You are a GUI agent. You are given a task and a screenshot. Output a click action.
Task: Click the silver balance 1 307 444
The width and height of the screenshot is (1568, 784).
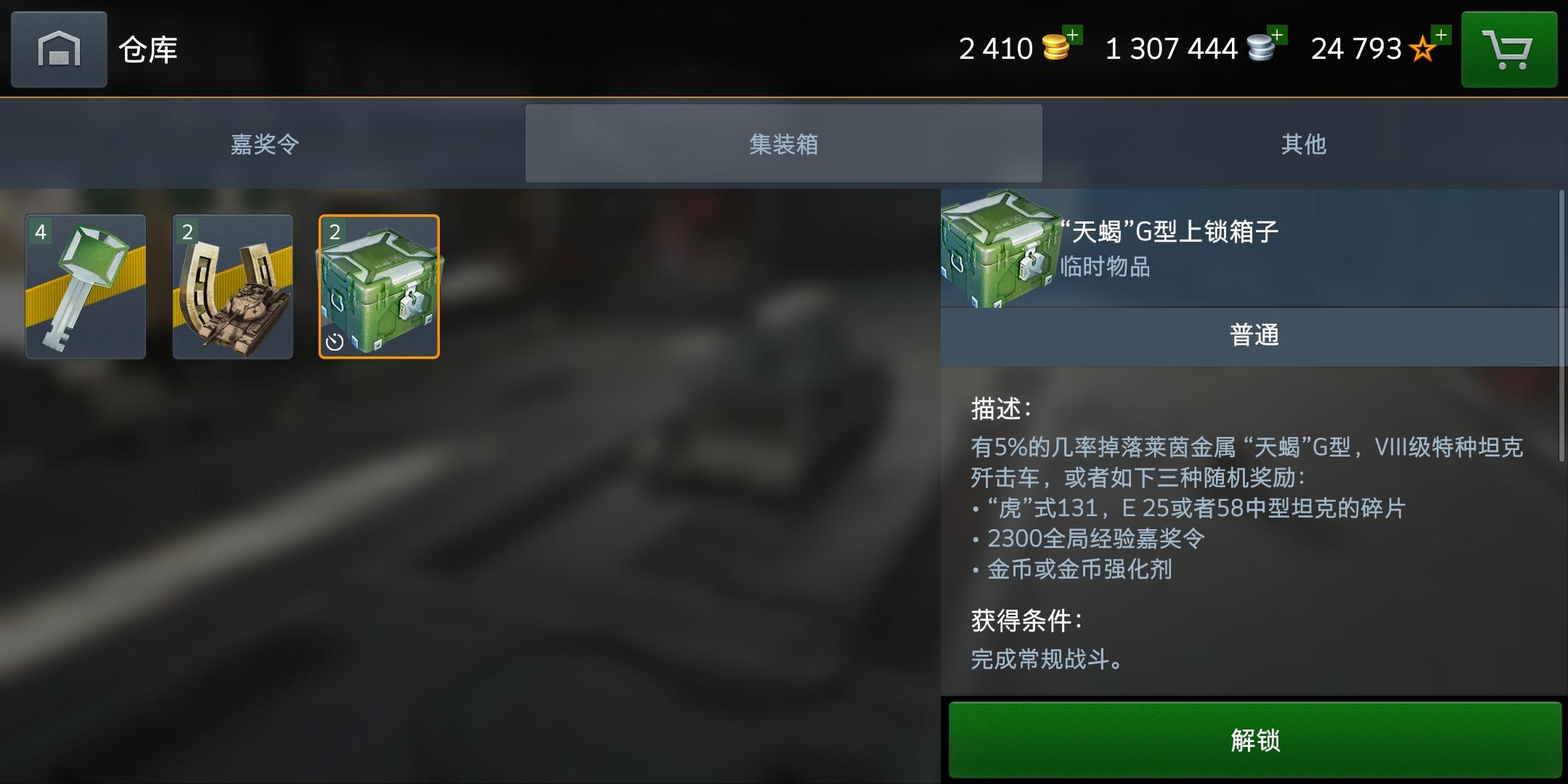pos(1171,49)
